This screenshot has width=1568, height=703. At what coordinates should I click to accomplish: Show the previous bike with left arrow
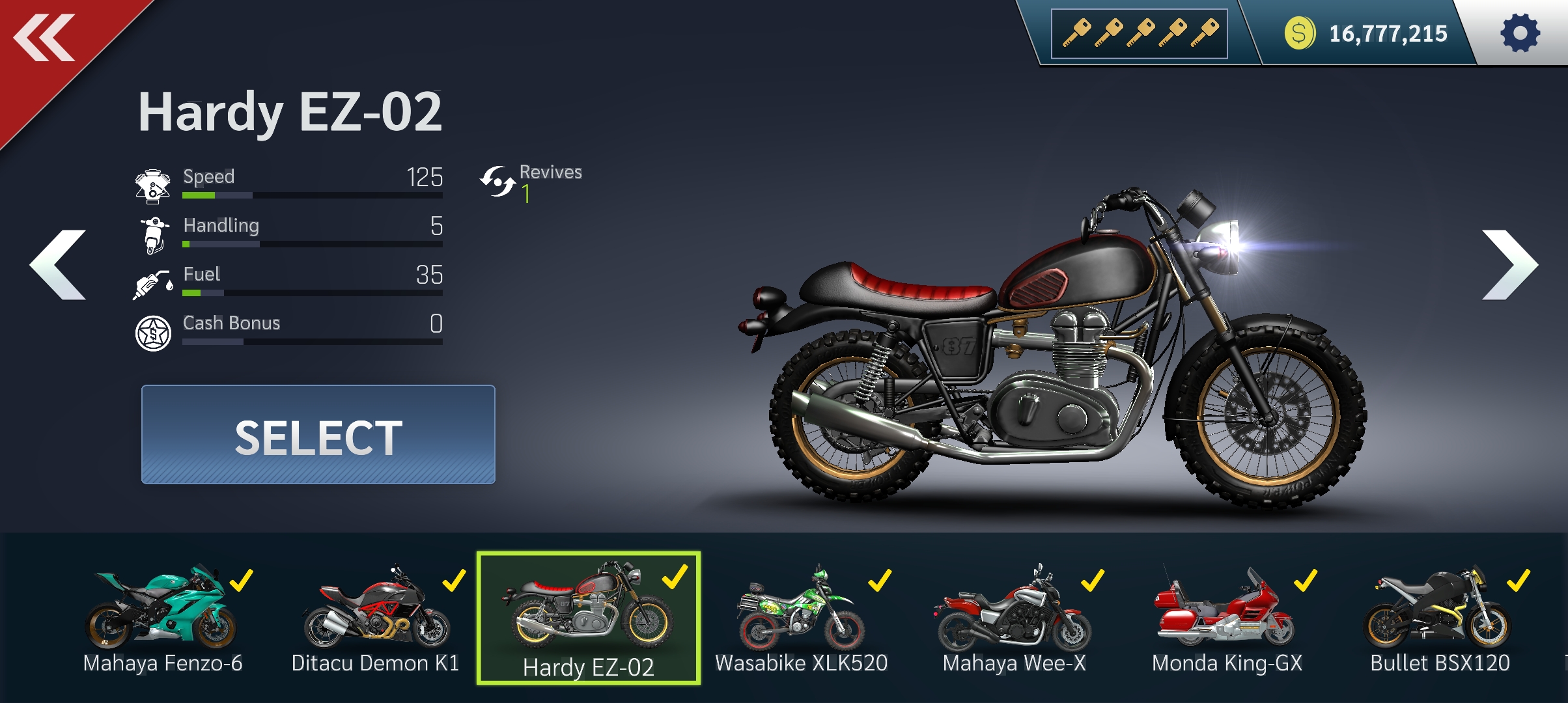(x=59, y=265)
